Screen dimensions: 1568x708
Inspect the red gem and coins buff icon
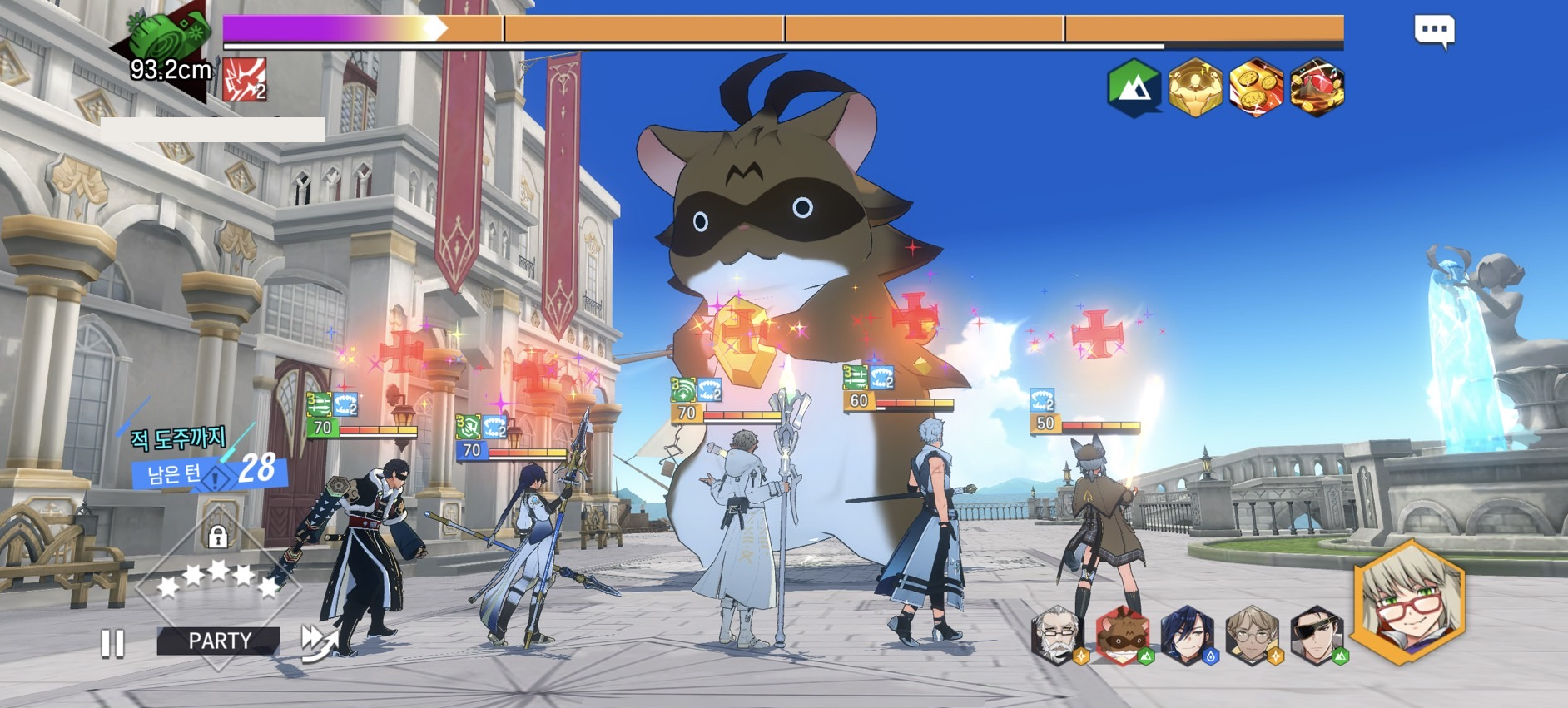pyautogui.click(x=1317, y=87)
